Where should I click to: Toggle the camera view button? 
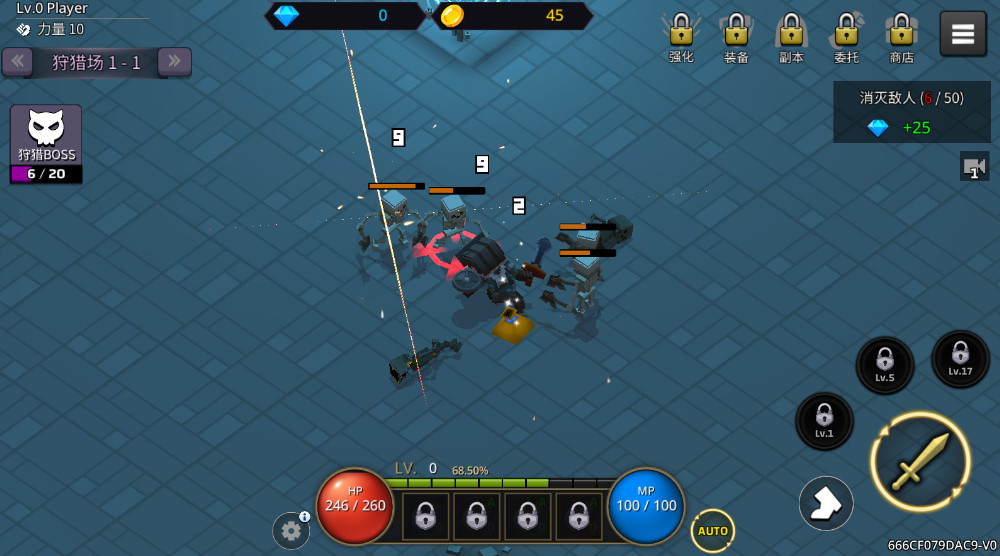coord(974,166)
